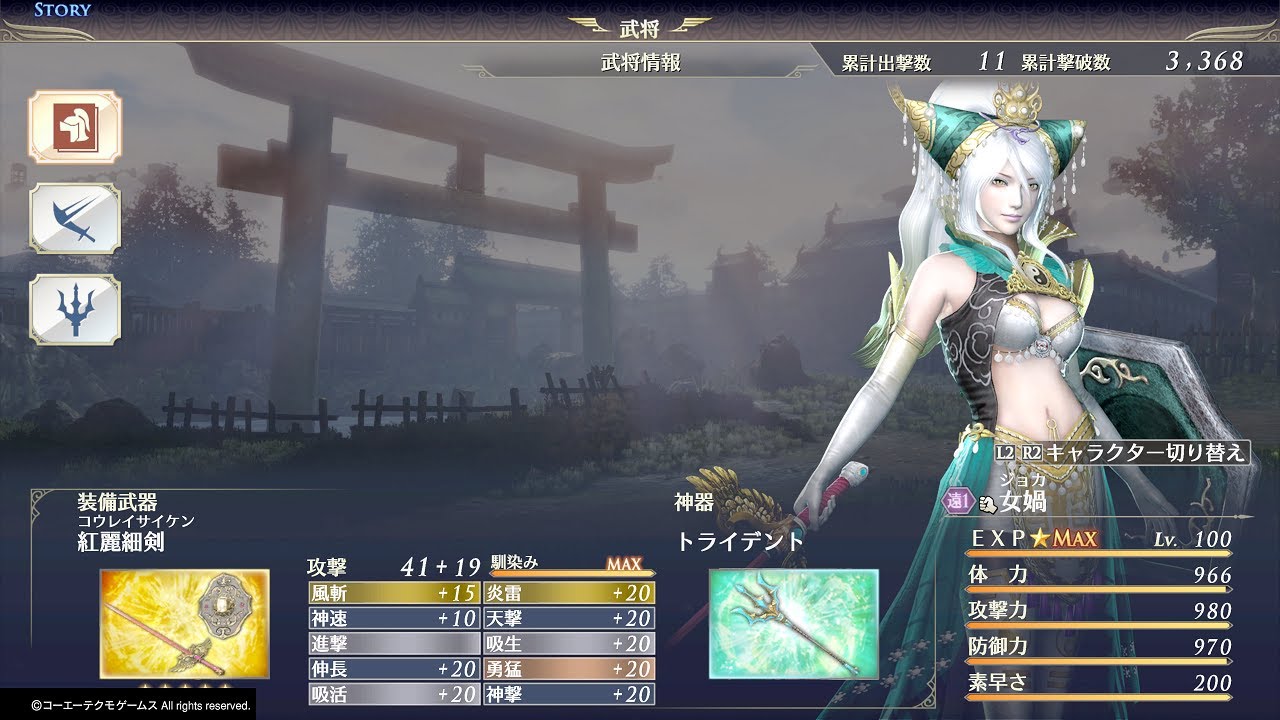The height and width of the screenshot is (720, 1280).
Task: Select the officer info helmet tab
Action: click(75, 127)
